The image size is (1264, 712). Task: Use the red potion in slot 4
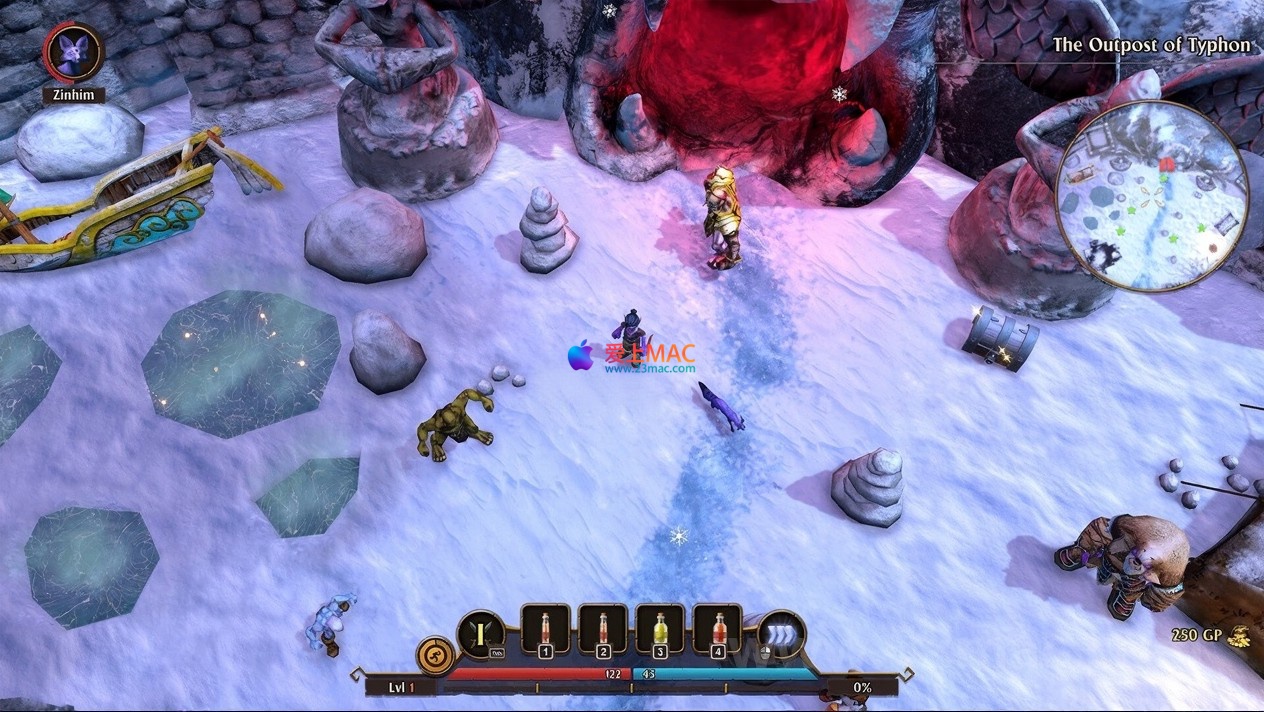(x=717, y=630)
